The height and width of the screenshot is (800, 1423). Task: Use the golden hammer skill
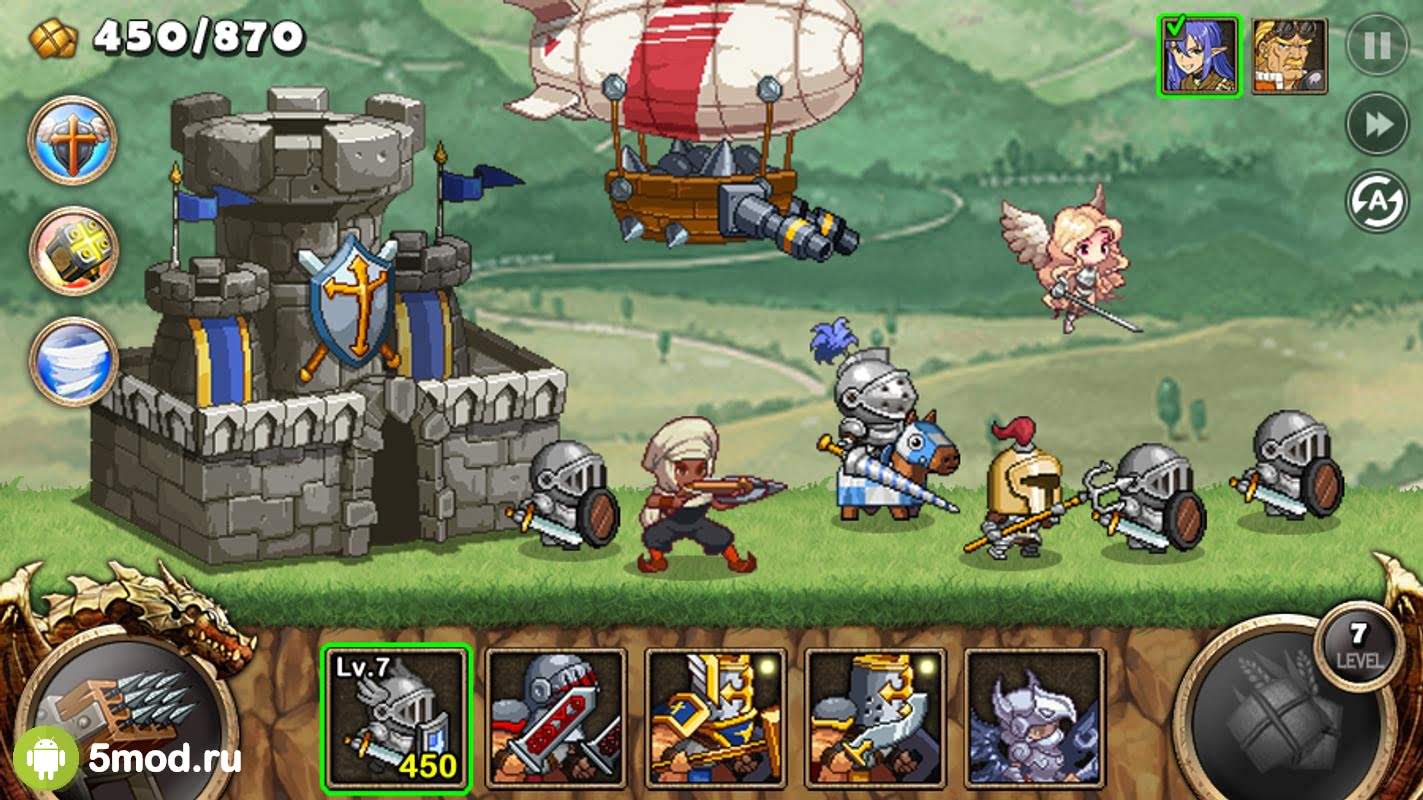72,251
